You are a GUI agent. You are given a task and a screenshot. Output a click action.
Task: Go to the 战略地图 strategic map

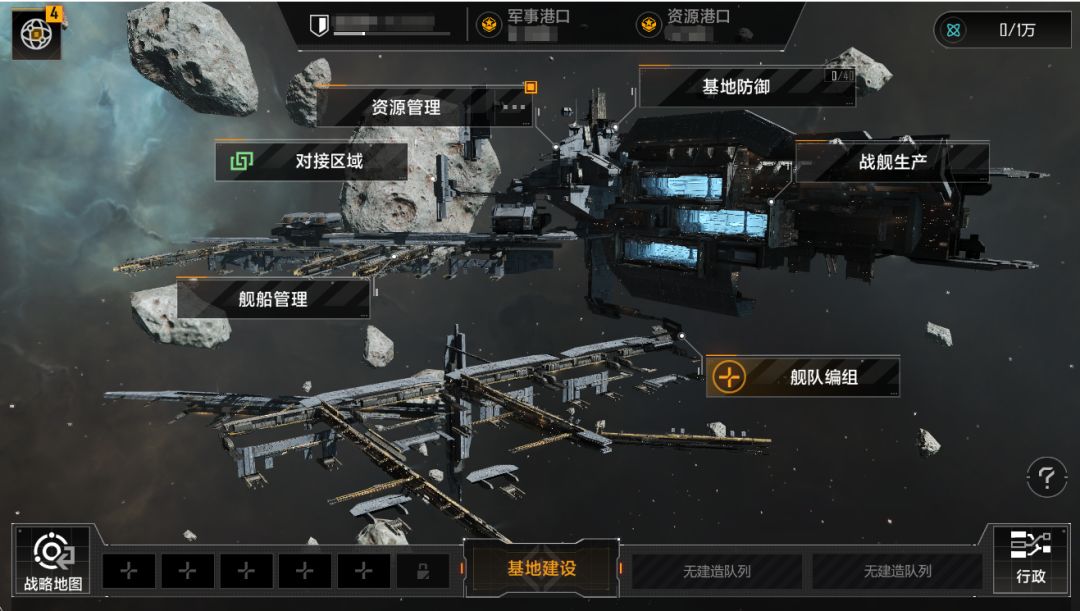tap(52, 561)
